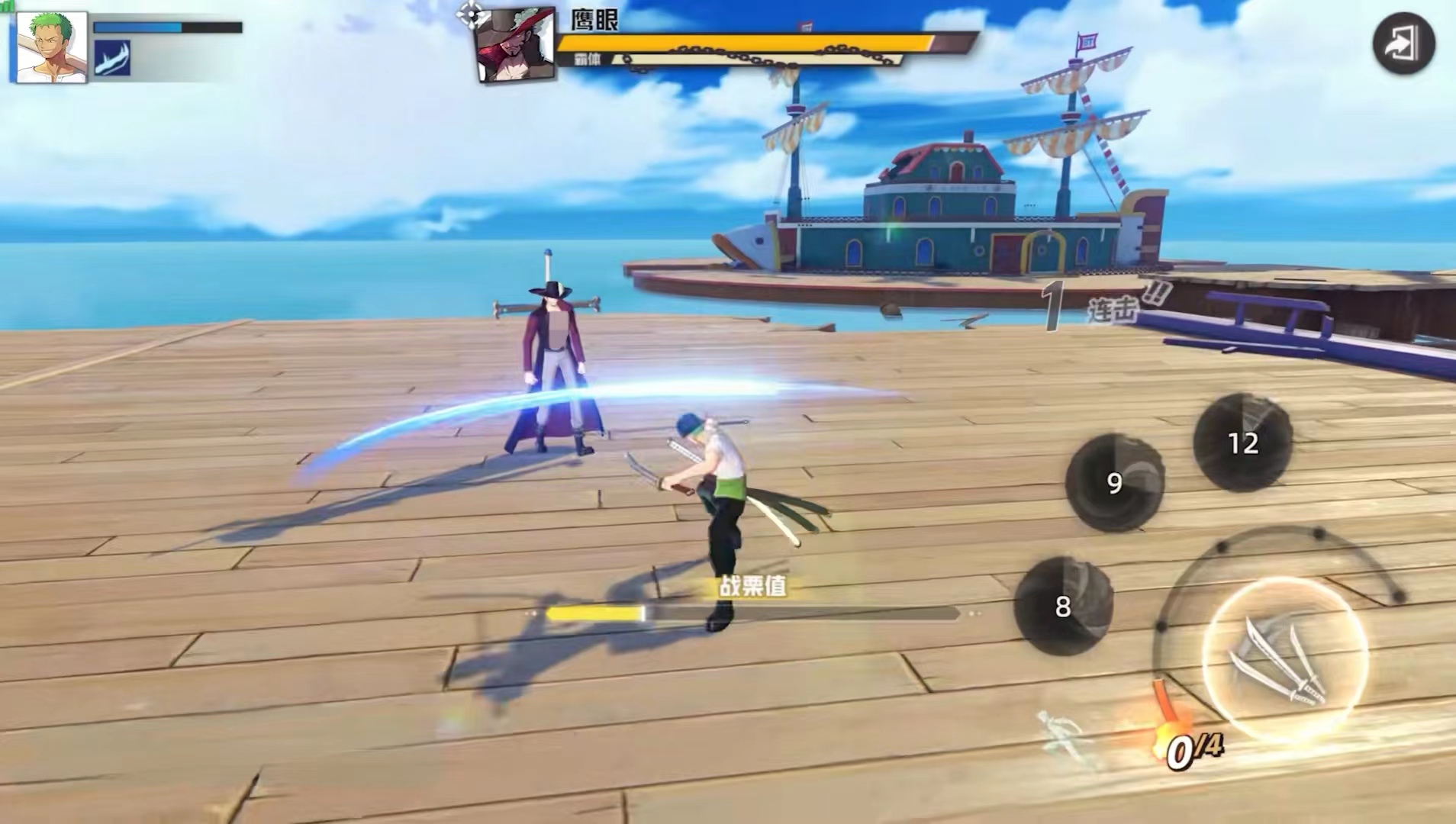Tap the three-sword basic attack button

1284,661
